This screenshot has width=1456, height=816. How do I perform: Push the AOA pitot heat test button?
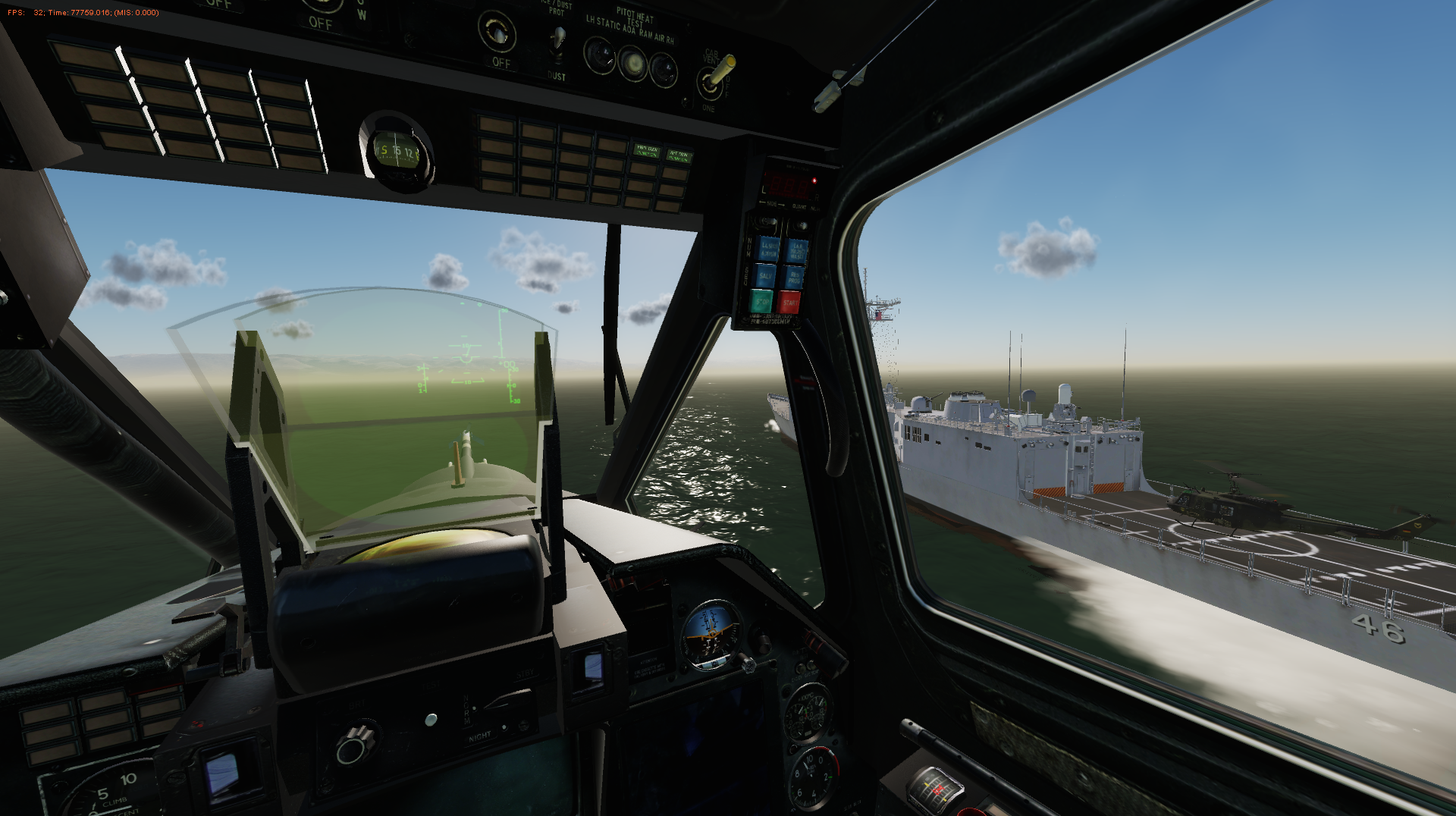[632, 62]
